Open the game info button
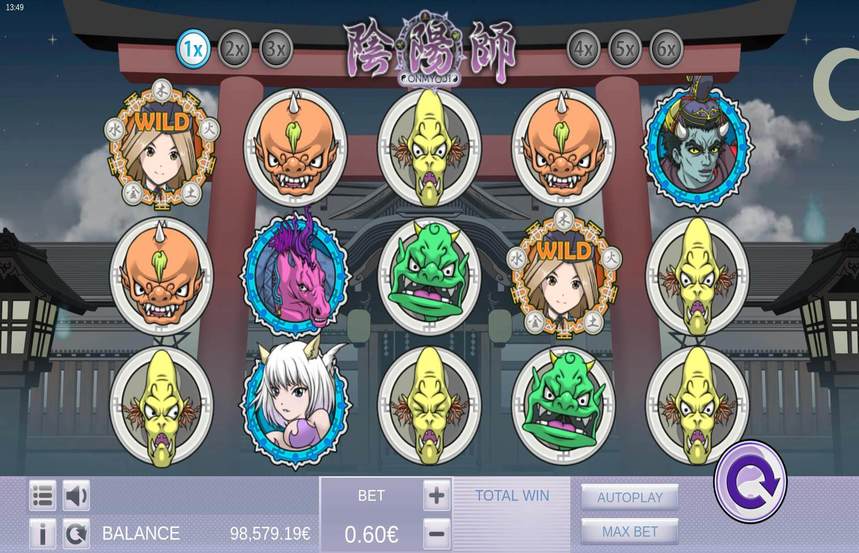Screen dimensions: 859x553 43,533
